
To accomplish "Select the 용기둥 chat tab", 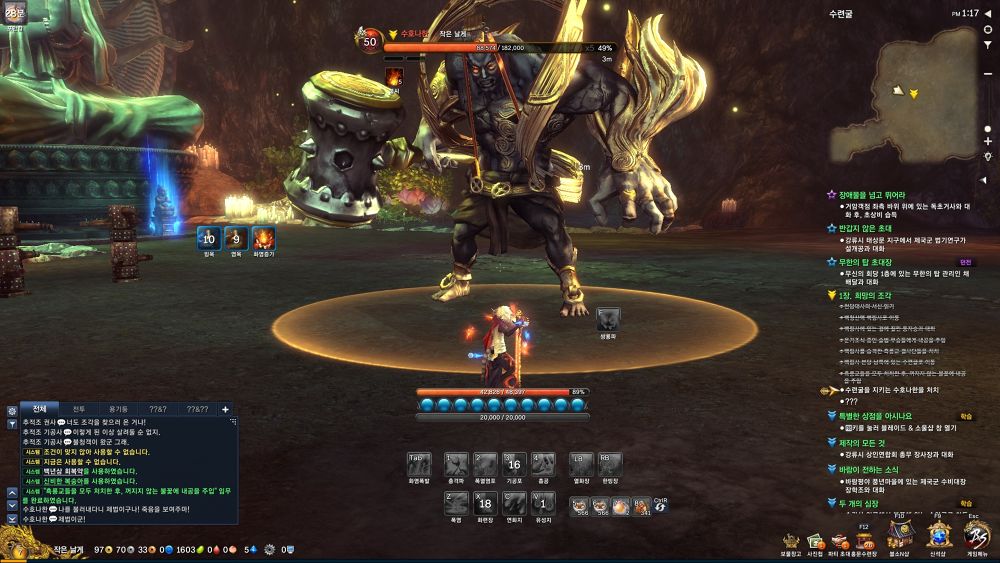I will (x=118, y=409).
